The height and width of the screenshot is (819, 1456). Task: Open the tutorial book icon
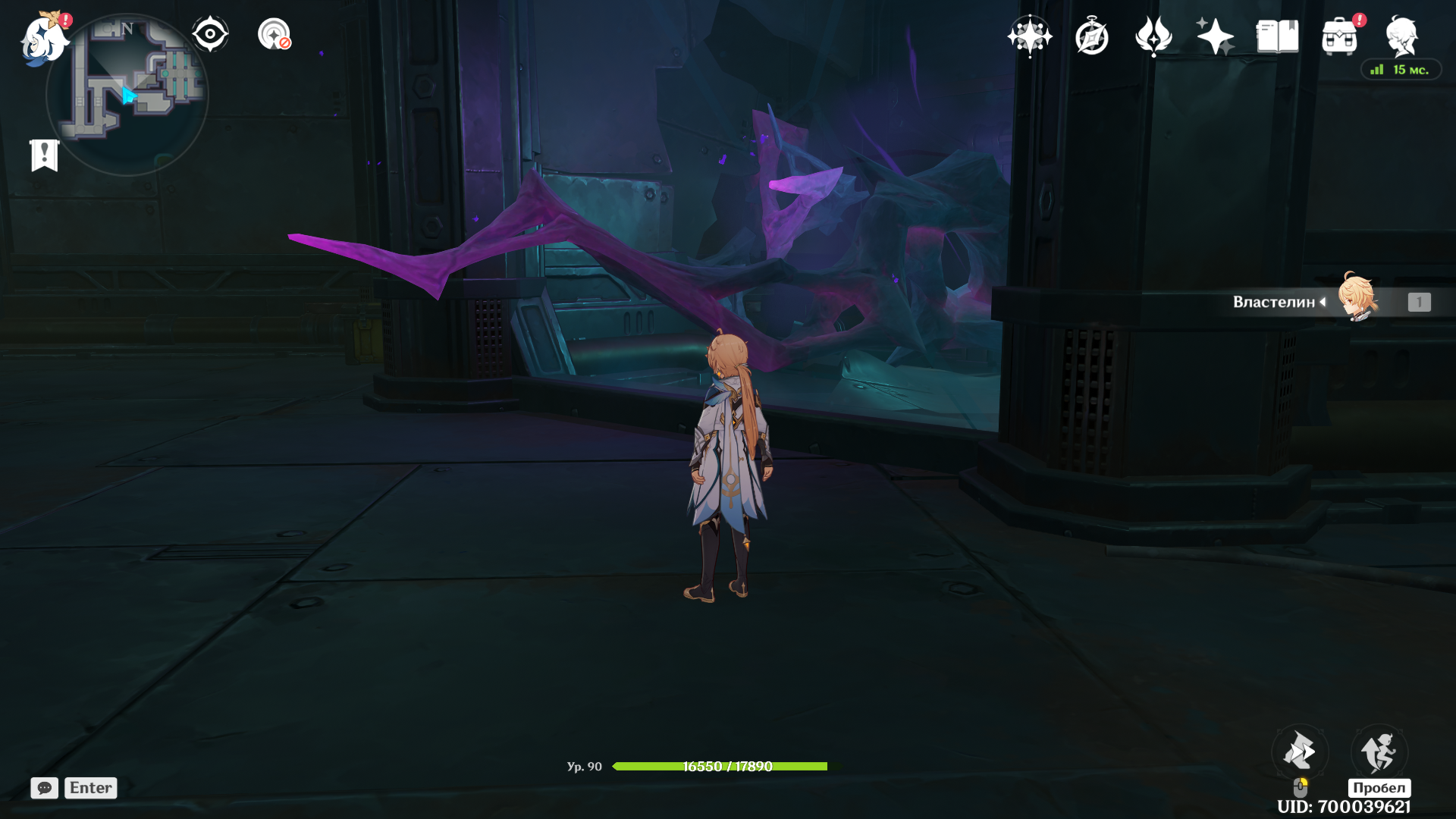(x=1277, y=36)
